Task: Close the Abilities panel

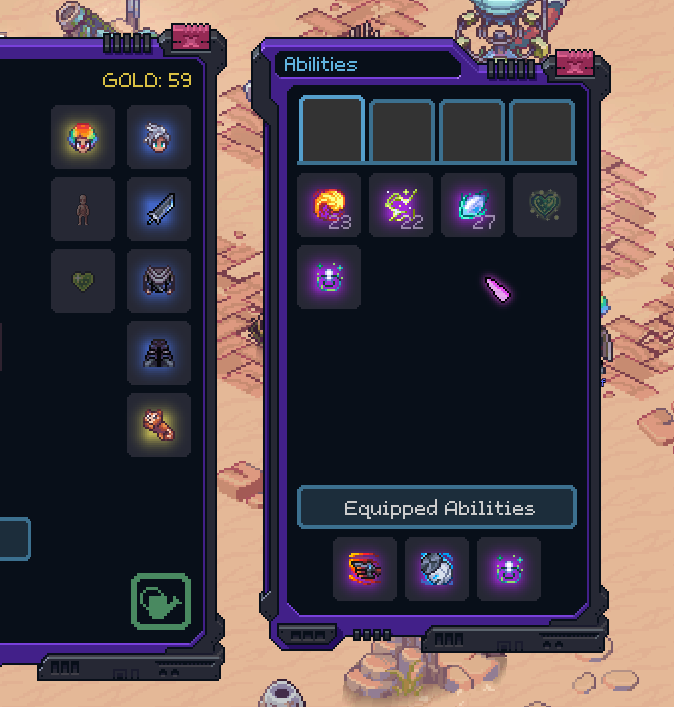Action: coord(575,64)
